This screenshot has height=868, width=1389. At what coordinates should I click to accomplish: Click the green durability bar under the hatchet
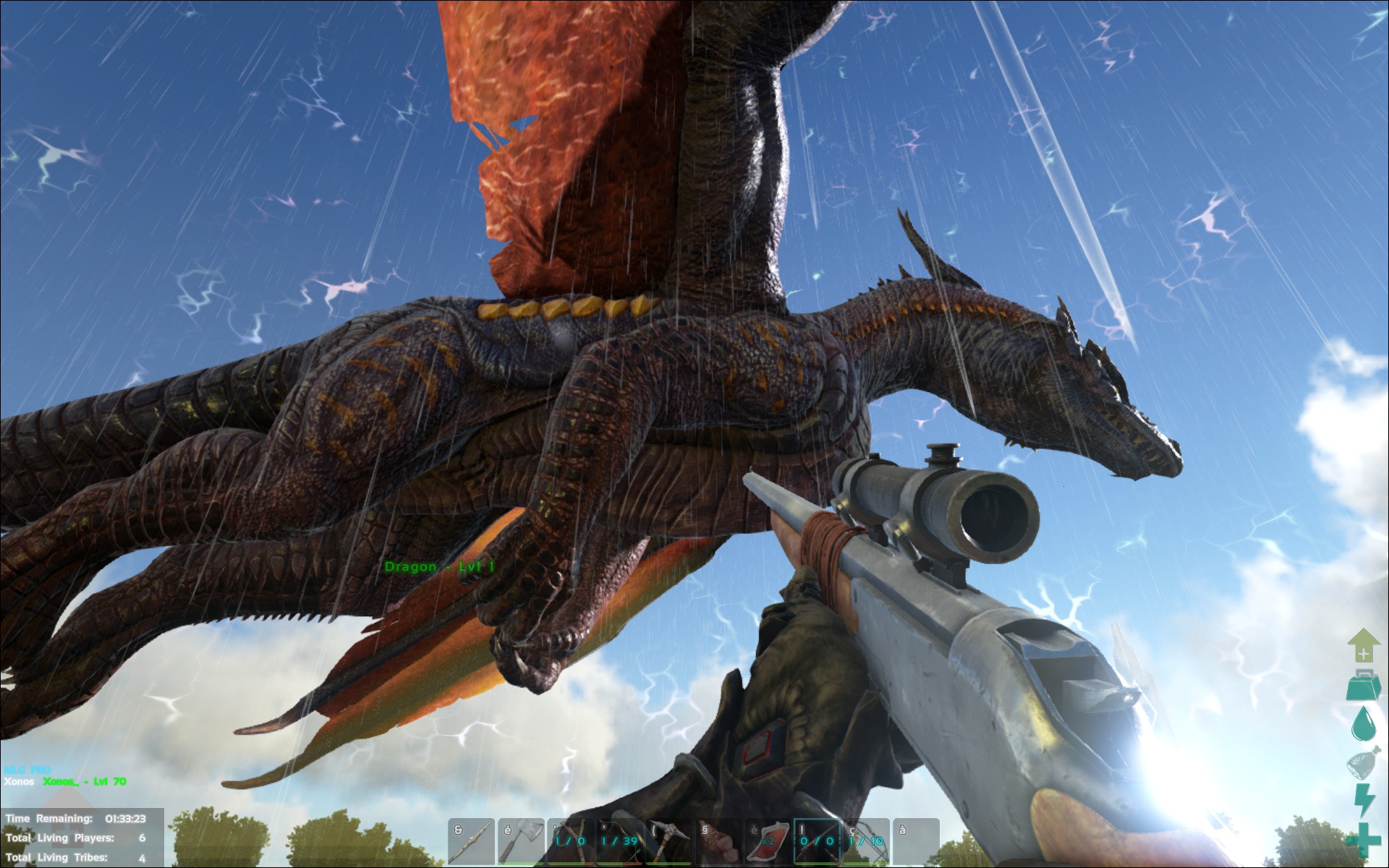(520, 864)
